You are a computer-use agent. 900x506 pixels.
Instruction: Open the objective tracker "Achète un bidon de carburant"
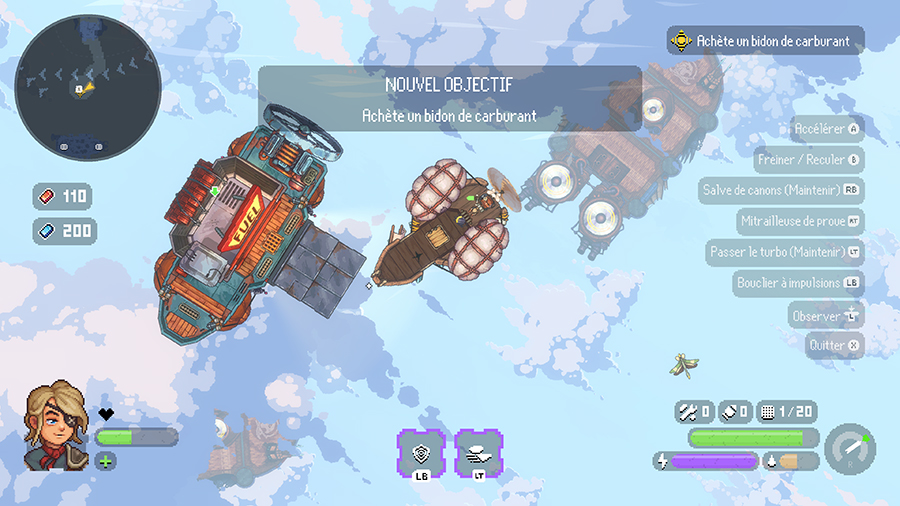765,41
